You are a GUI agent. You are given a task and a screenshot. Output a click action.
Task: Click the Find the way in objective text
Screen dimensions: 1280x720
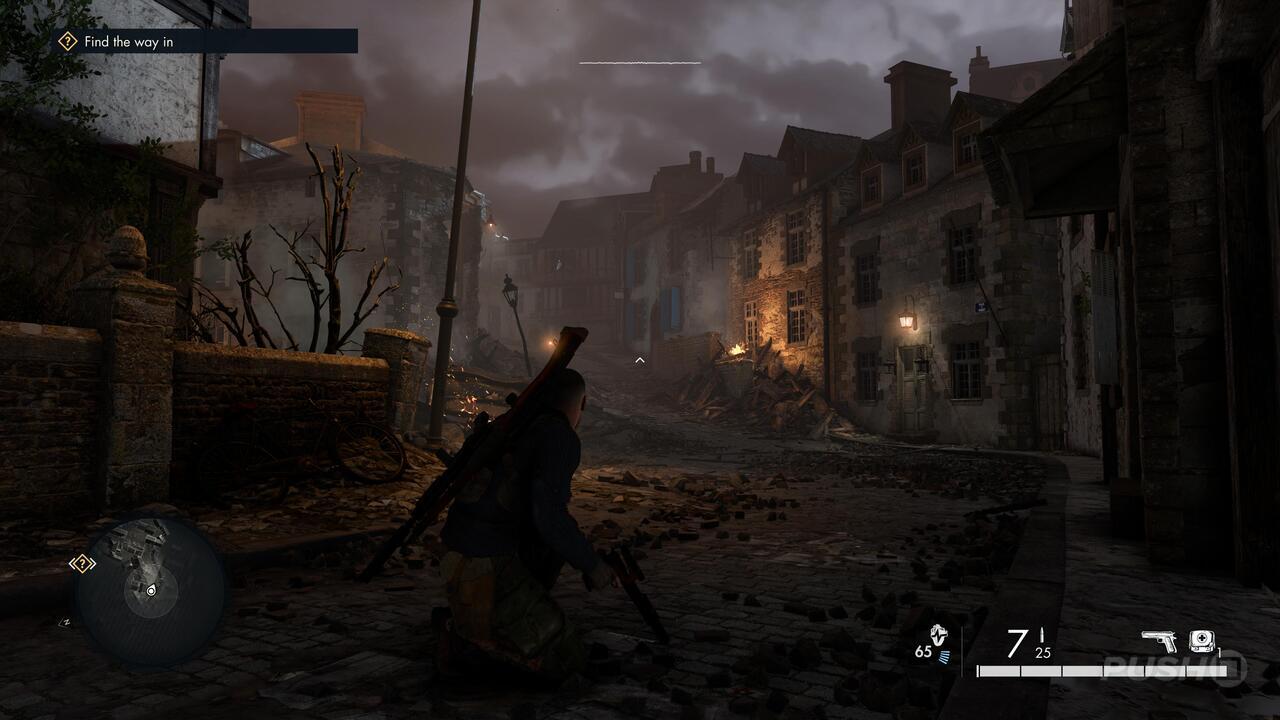(x=131, y=43)
